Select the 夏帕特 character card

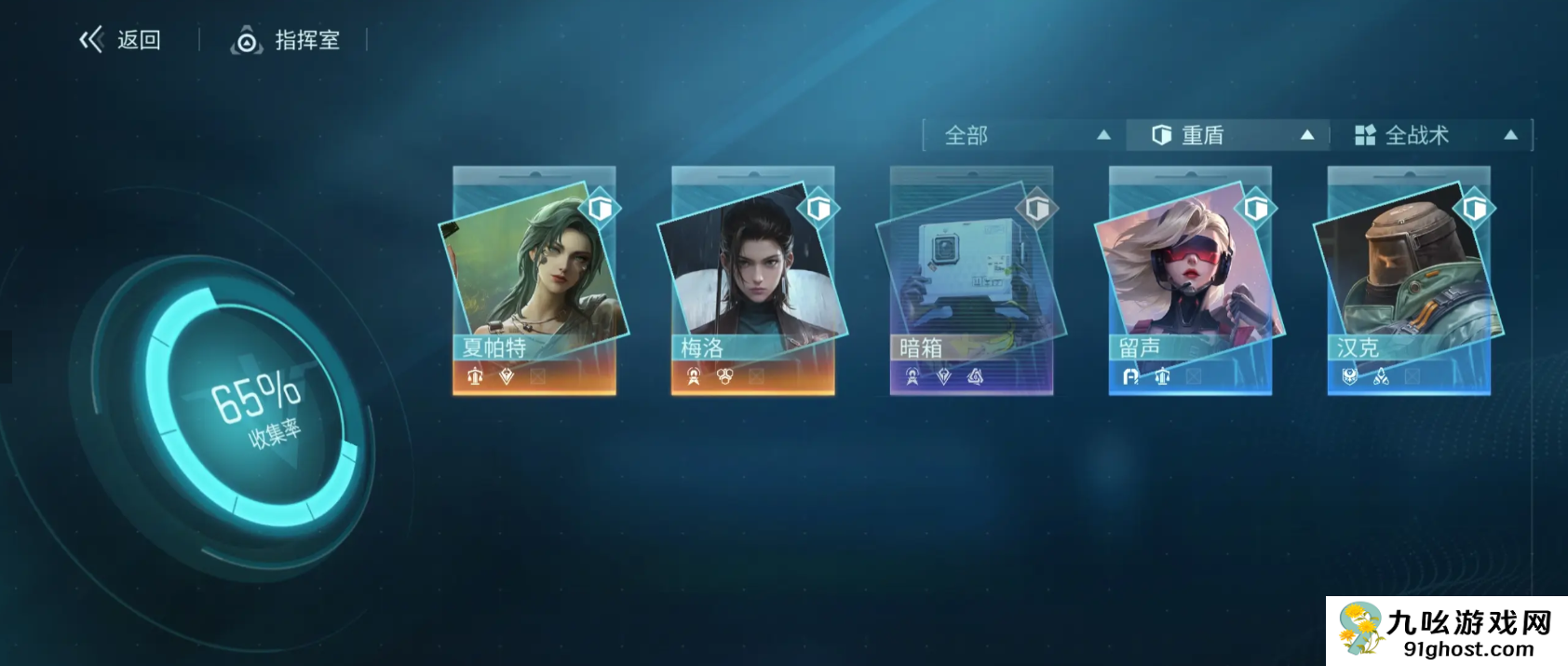tap(534, 280)
